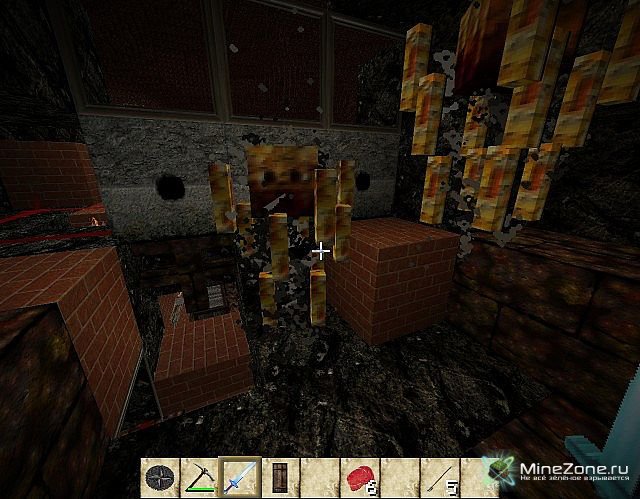Select the pickaxe in the hotbar
The height and width of the screenshot is (499, 640).
coord(199,476)
